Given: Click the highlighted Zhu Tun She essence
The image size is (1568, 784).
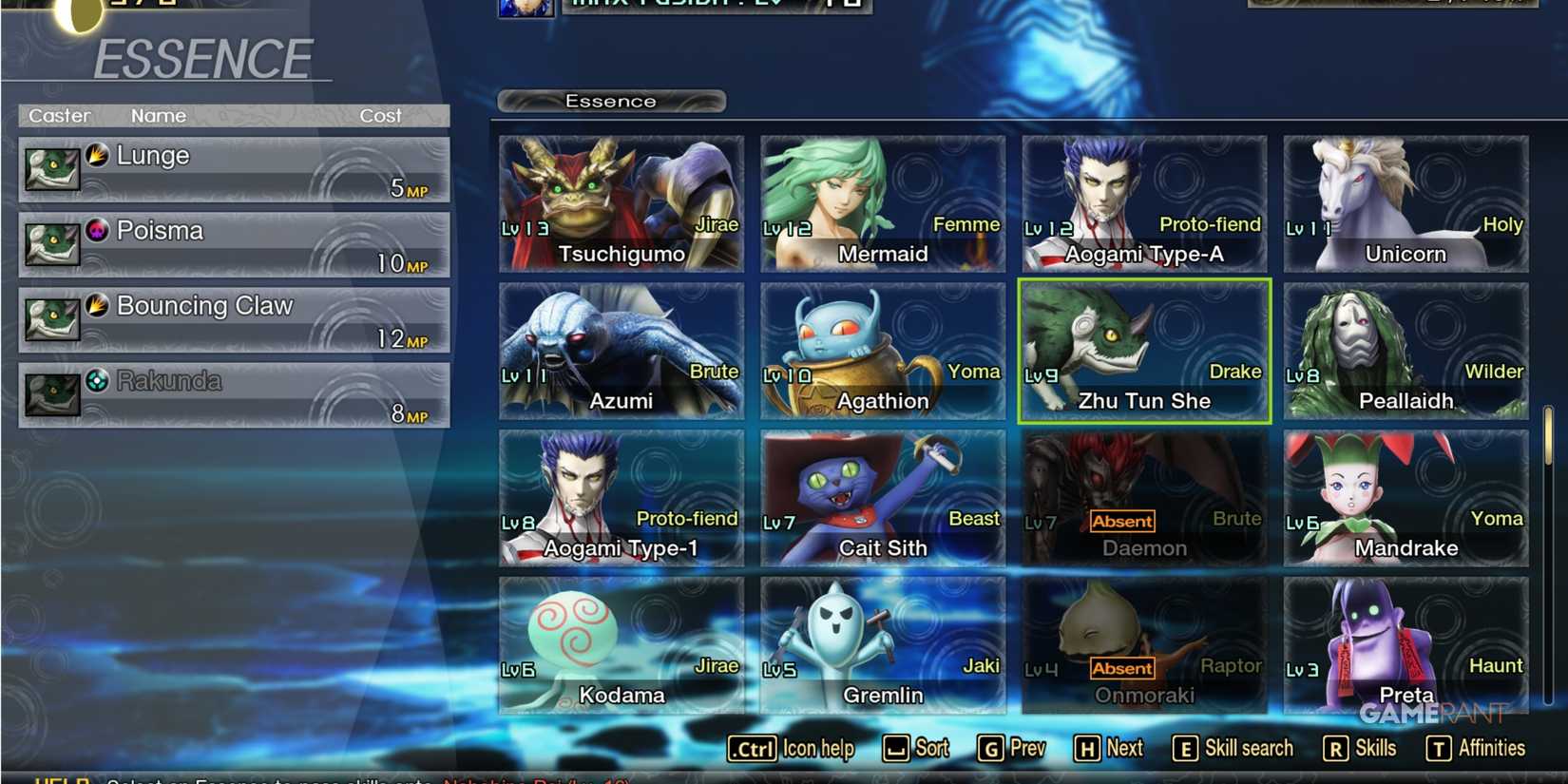Looking at the screenshot, I should click(x=1143, y=350).
